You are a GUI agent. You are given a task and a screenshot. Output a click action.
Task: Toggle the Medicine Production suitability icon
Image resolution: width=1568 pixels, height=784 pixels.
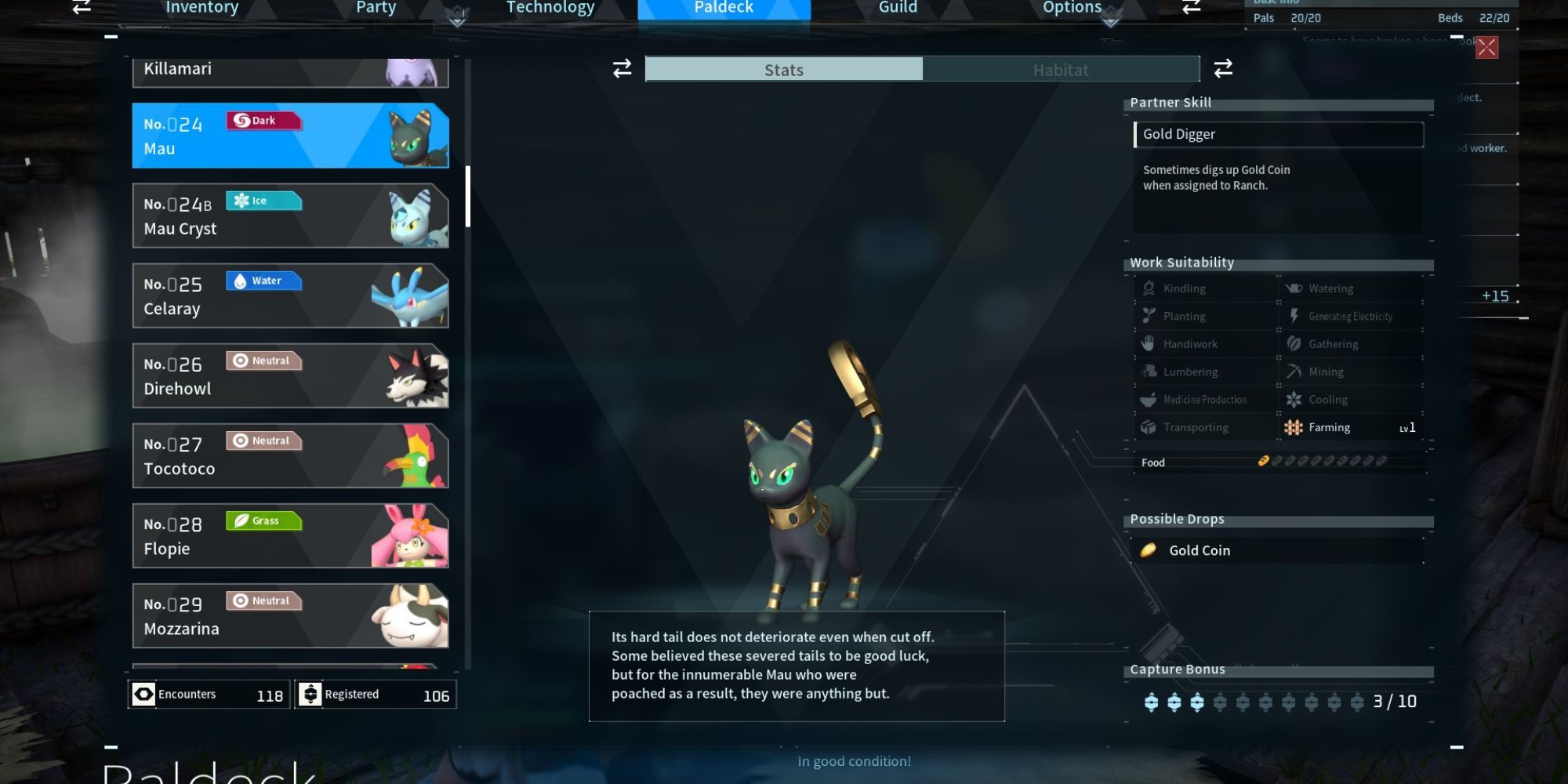(x=1147, y=399)
